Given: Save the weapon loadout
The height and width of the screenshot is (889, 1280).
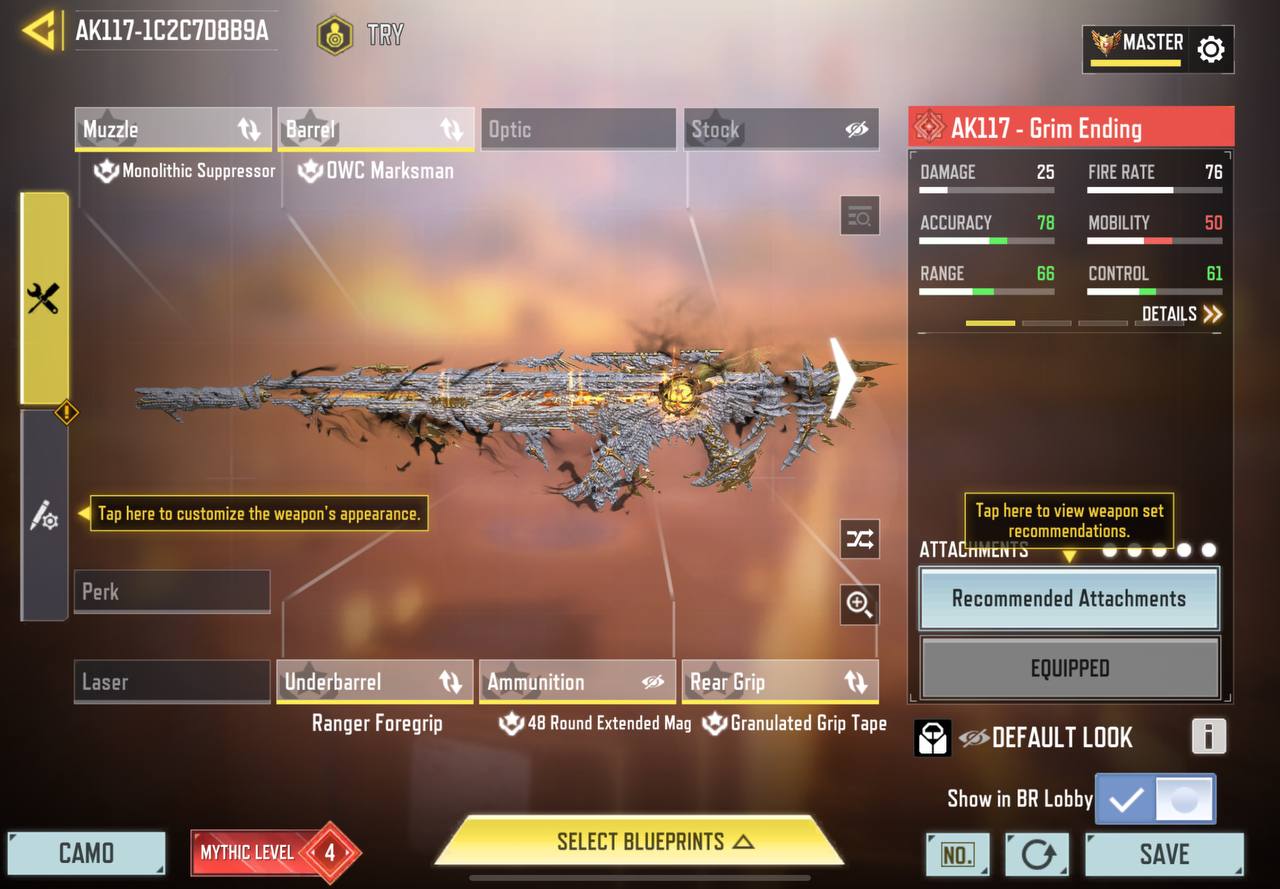Looking at the screenshot, I should (1164, 854).
